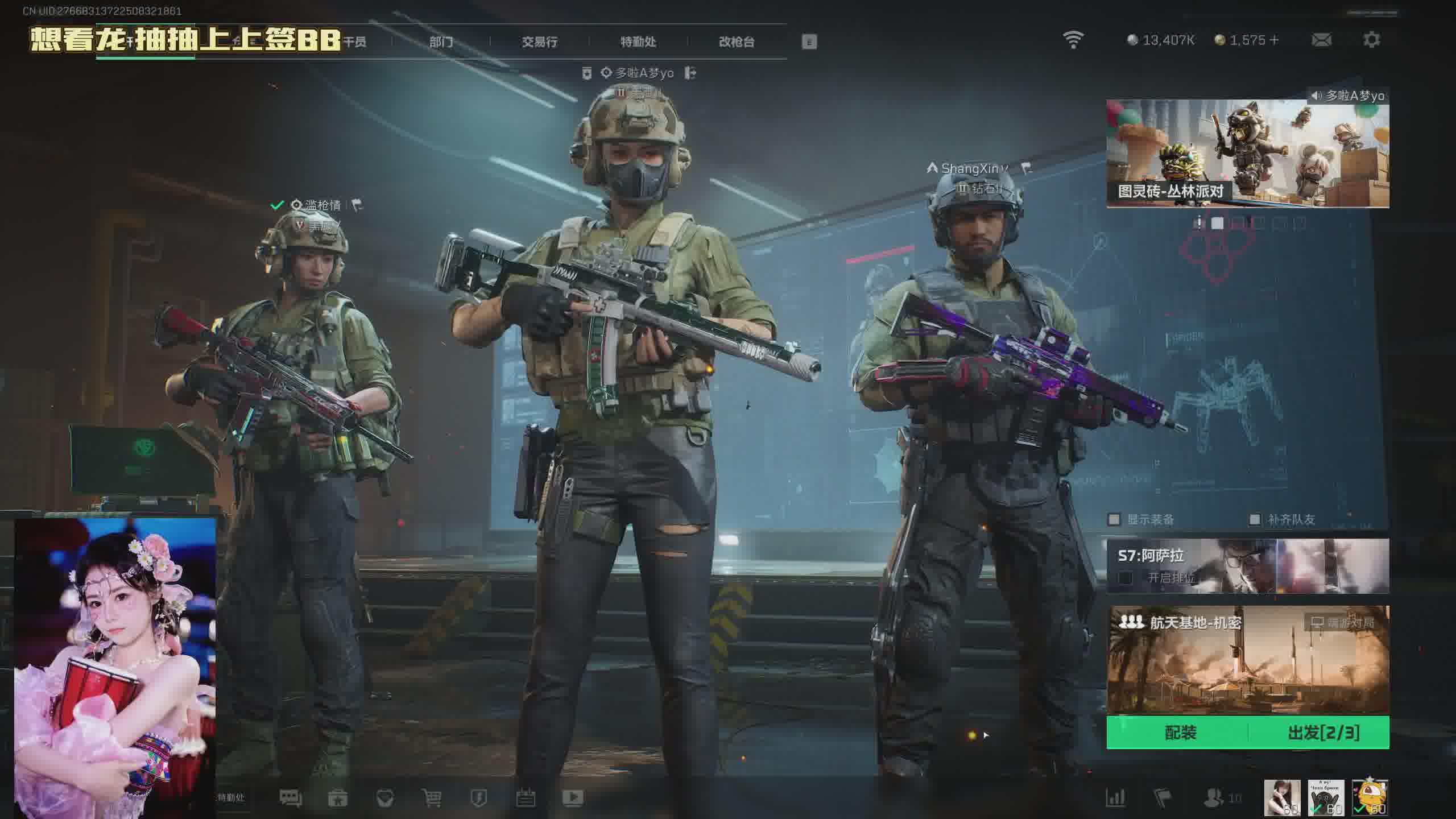Open the 图灵砖-丛林派对 event banner
The height and width of the screenshot is (819, 1456).
(1247, 154)
